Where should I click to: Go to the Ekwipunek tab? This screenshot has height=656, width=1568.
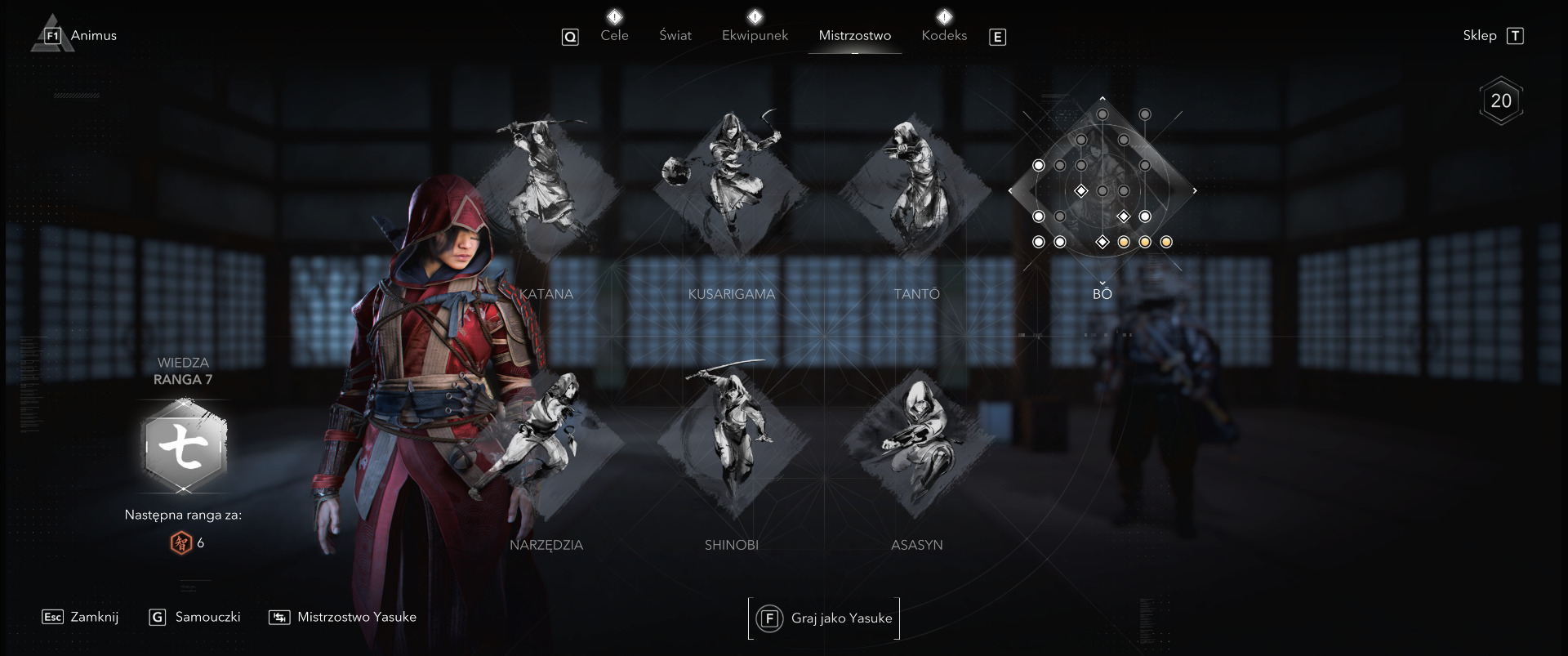coord(755,35)
